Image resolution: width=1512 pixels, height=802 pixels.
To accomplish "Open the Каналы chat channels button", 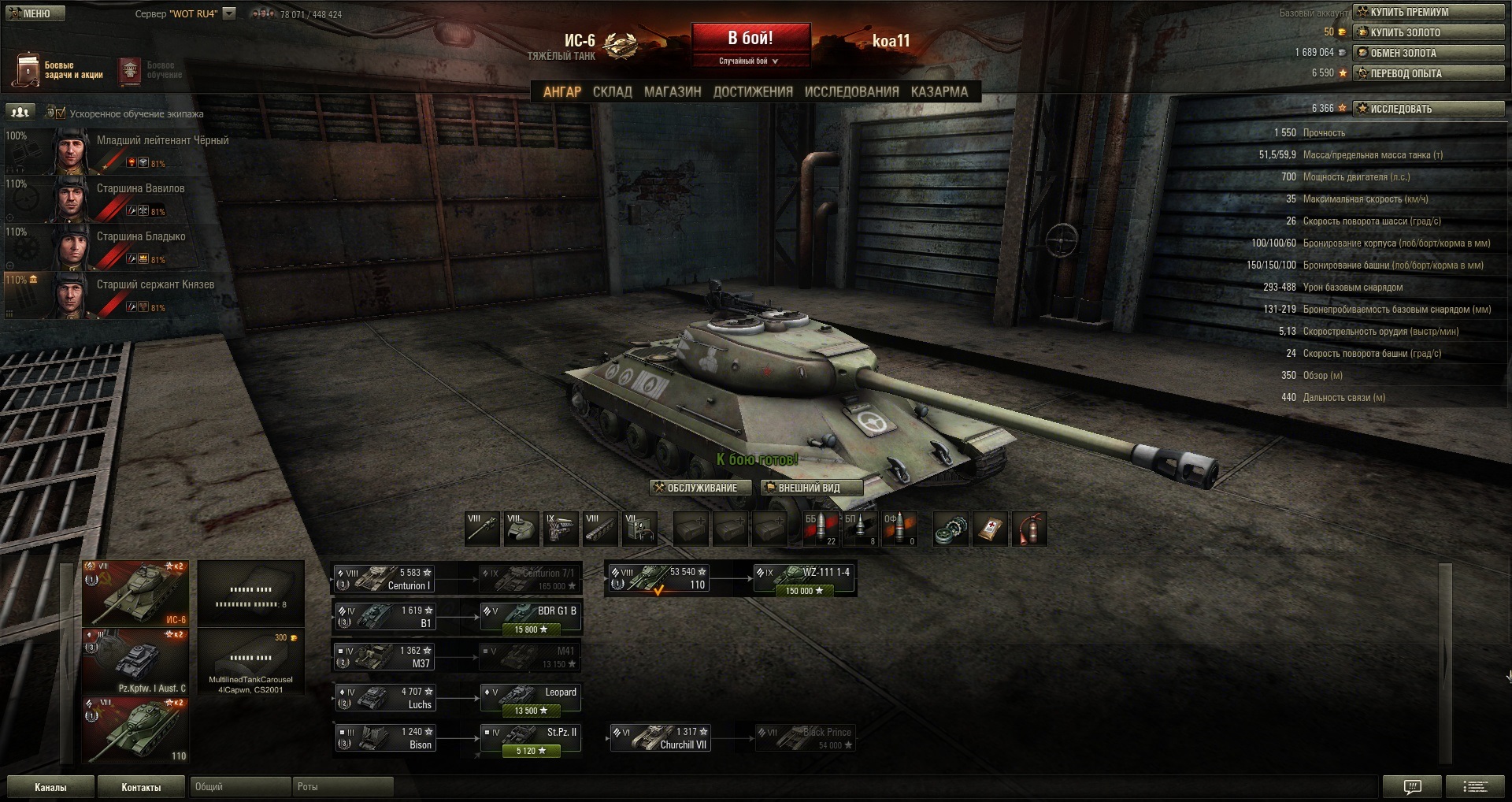I will pyautogui.click(x=50, y=787).
